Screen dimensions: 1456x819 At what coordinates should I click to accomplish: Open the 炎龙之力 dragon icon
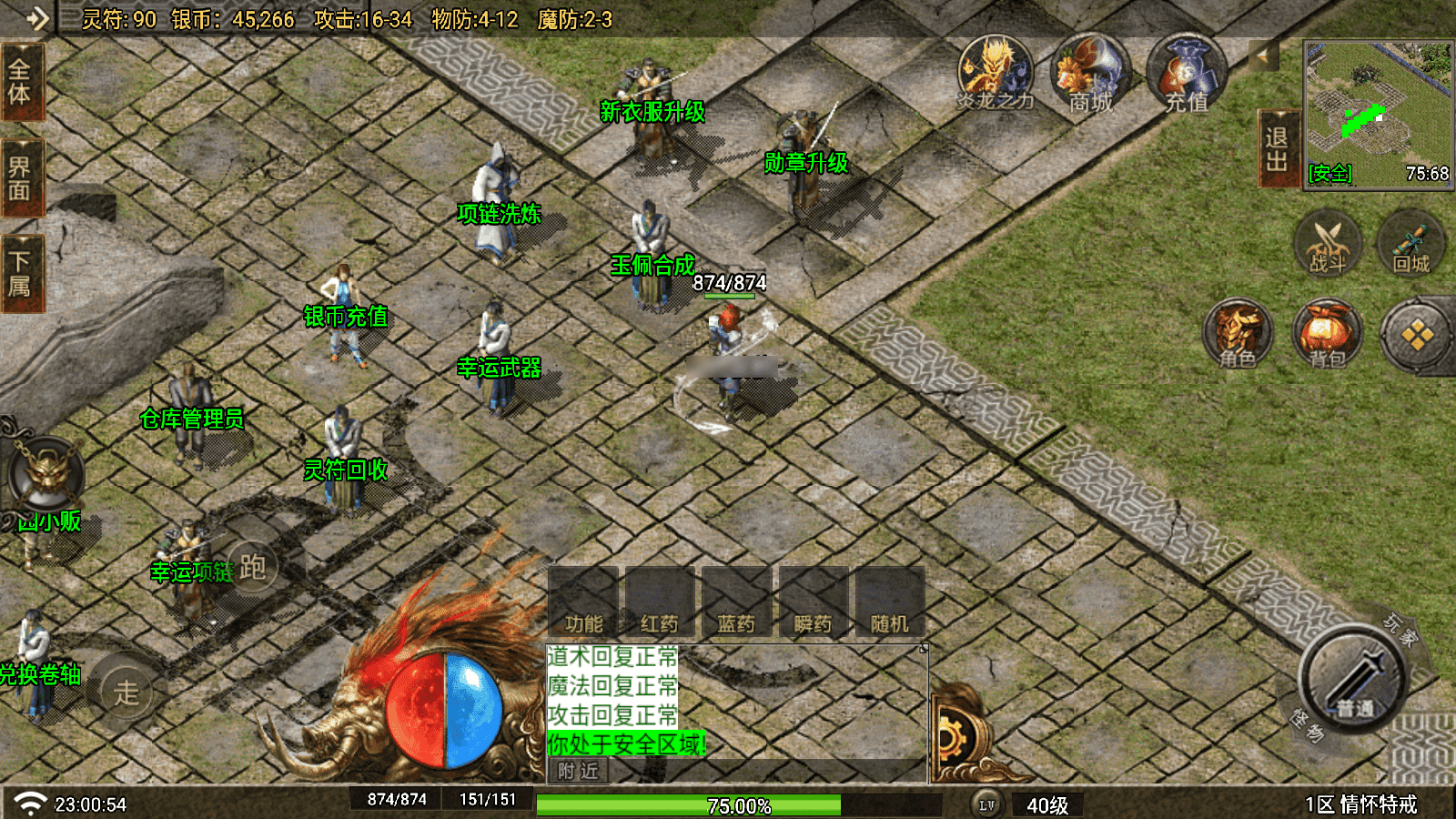click(x=996, y=75)
